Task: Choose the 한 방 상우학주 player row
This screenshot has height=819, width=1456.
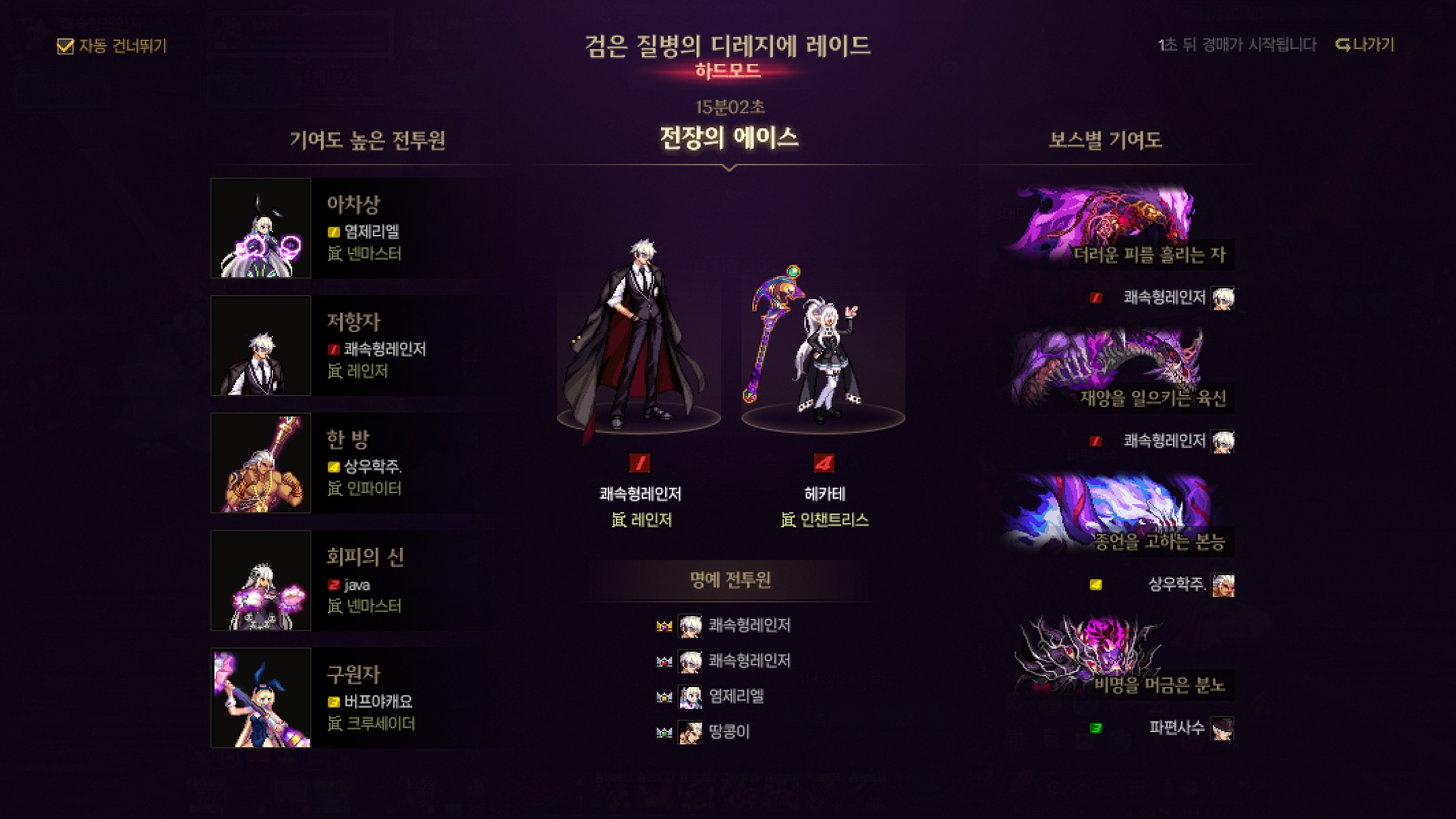Action: point(356,463)
